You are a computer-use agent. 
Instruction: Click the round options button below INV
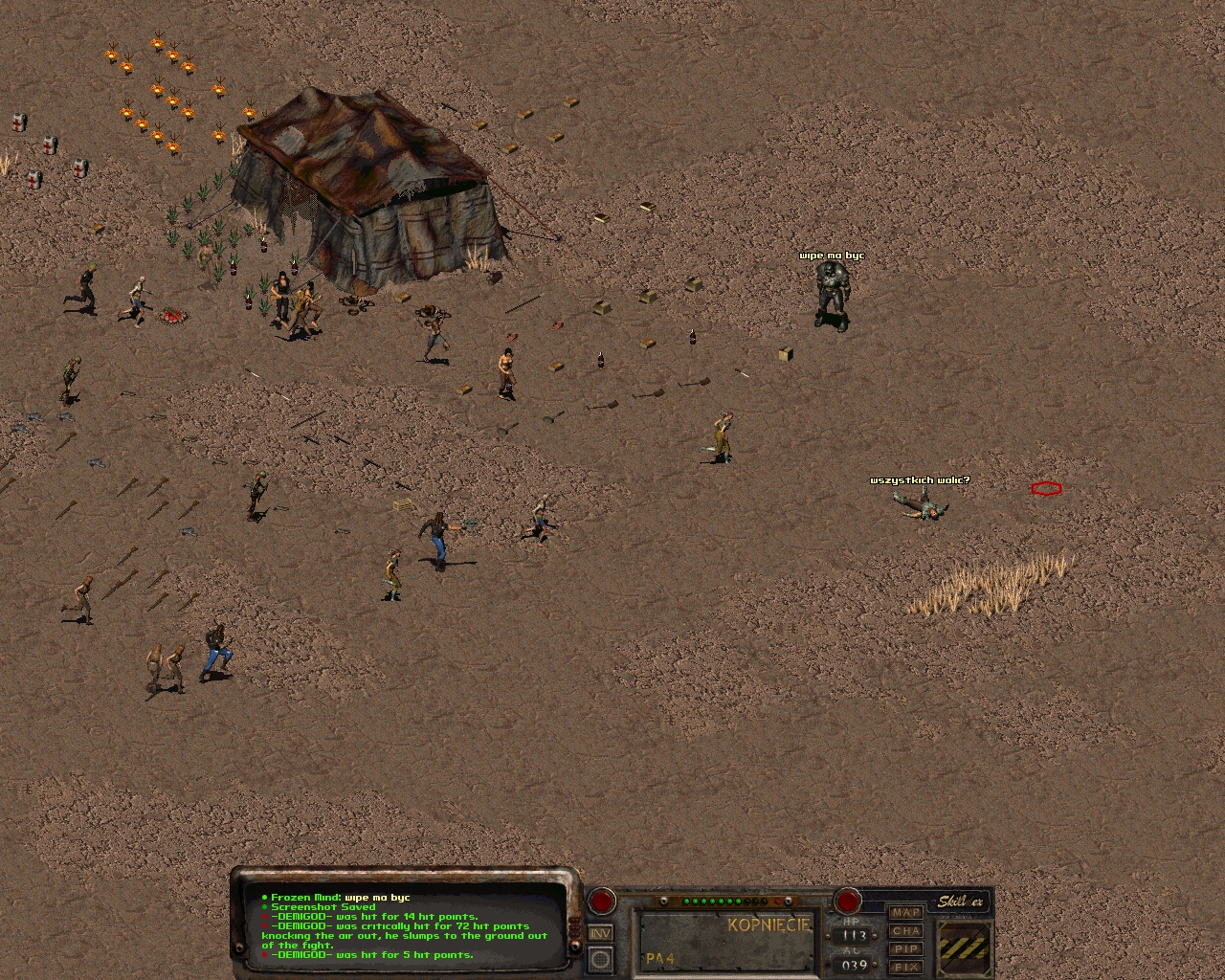pyautogui.click(x=600, y=958)
